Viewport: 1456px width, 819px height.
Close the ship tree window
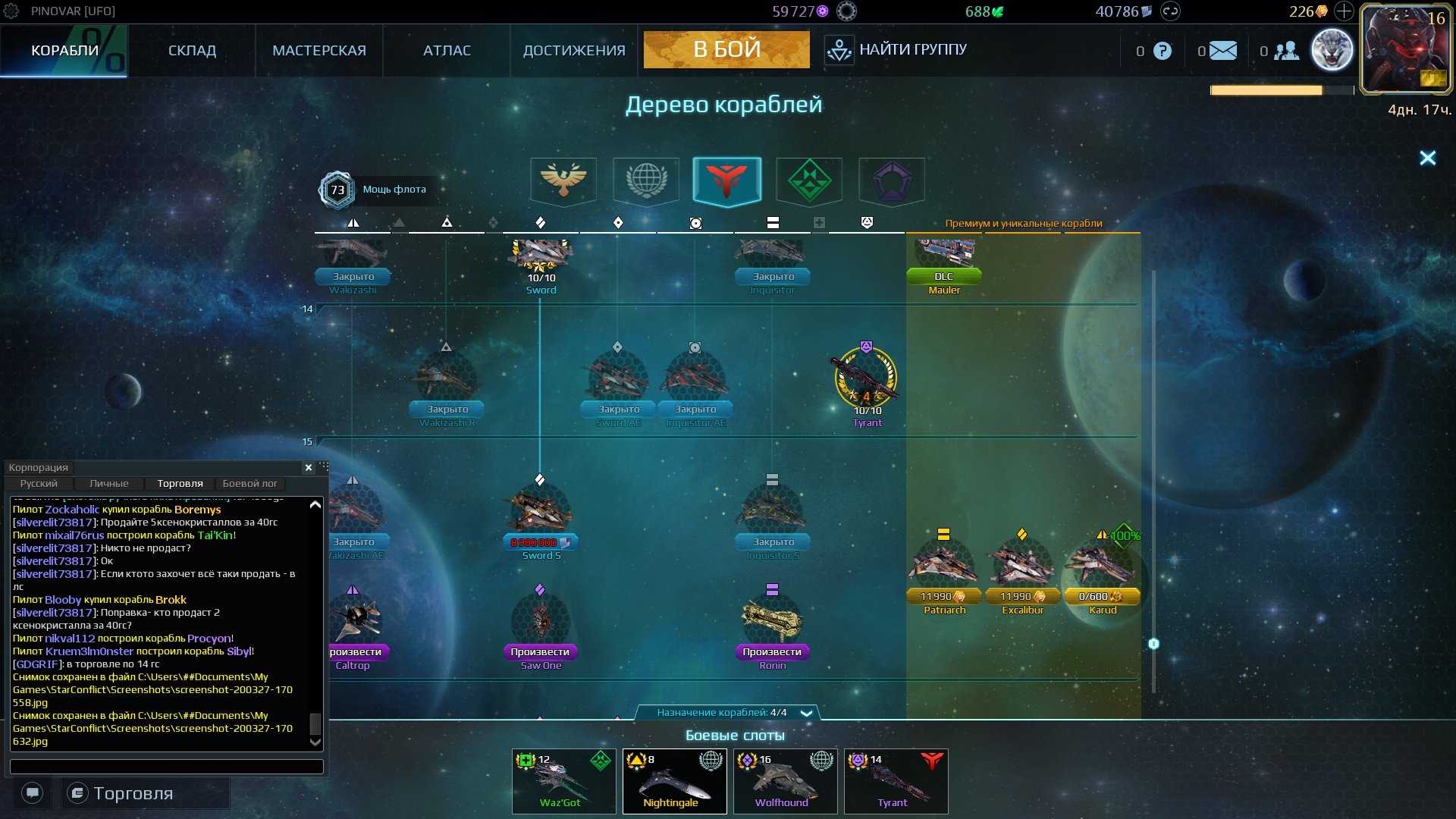(1427, 158)
